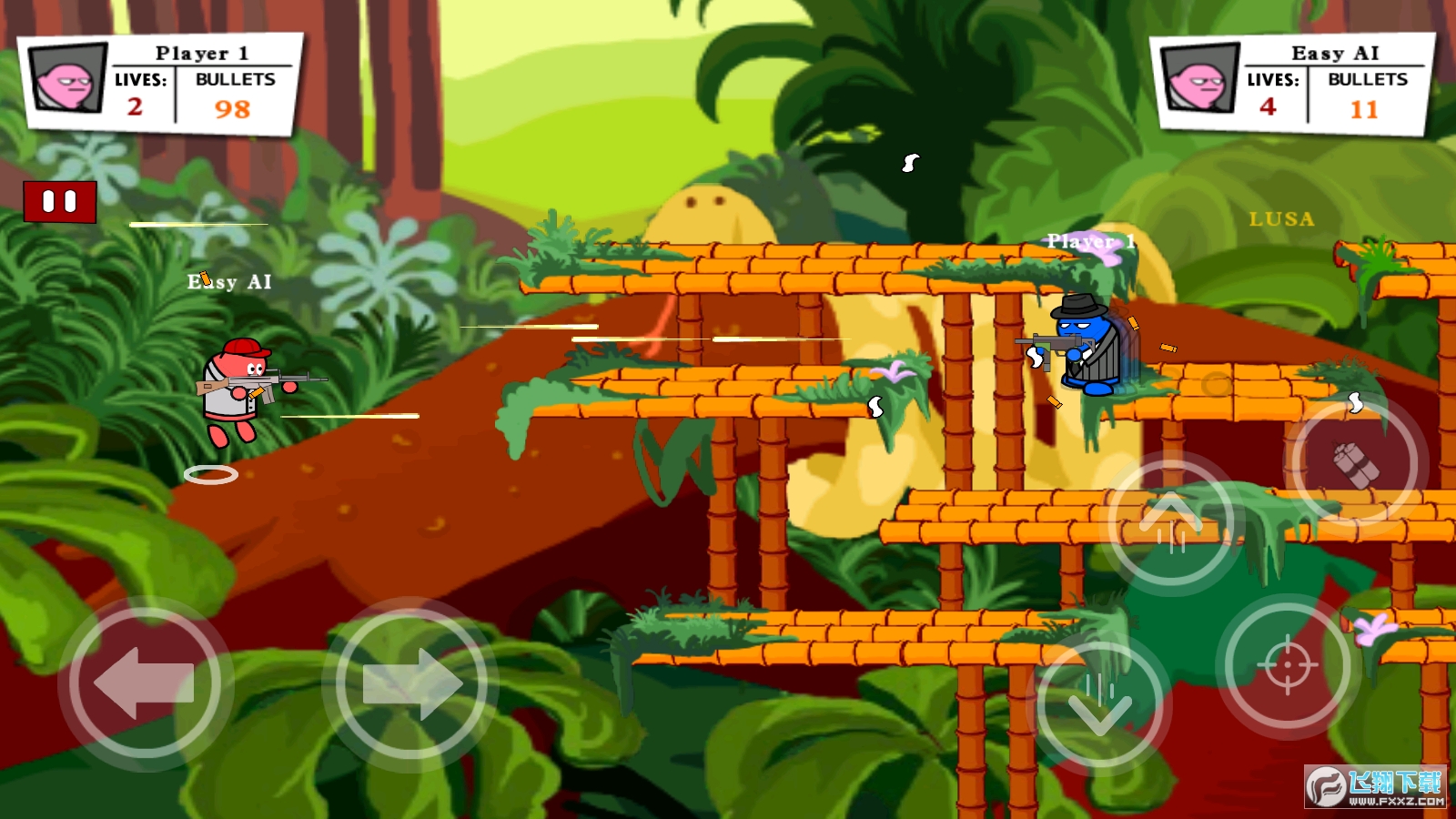Screen dimensions: 1456x819
Task: Drop down using the down arrow button
Action: 1100,703
